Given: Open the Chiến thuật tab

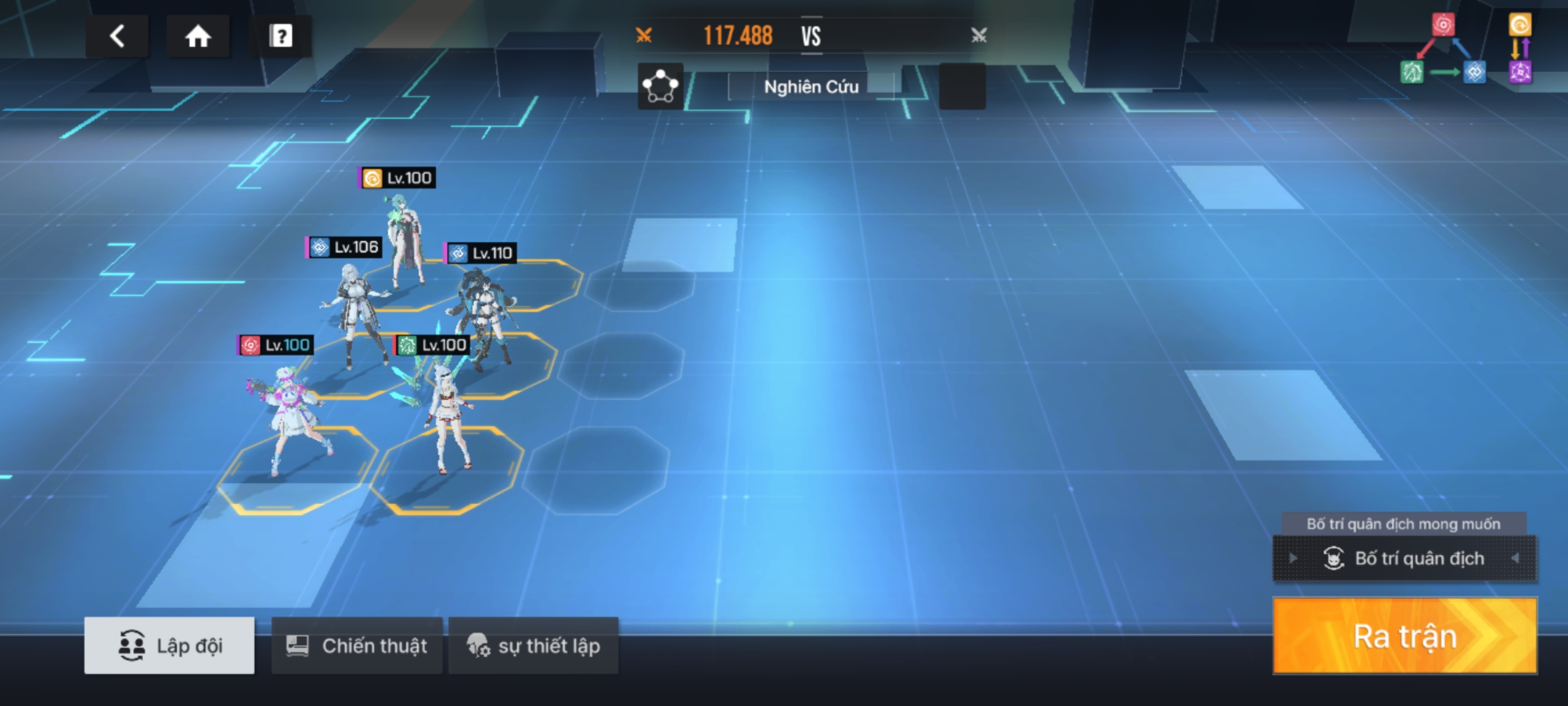Looking at the screenshot, I should coord(357,645).
